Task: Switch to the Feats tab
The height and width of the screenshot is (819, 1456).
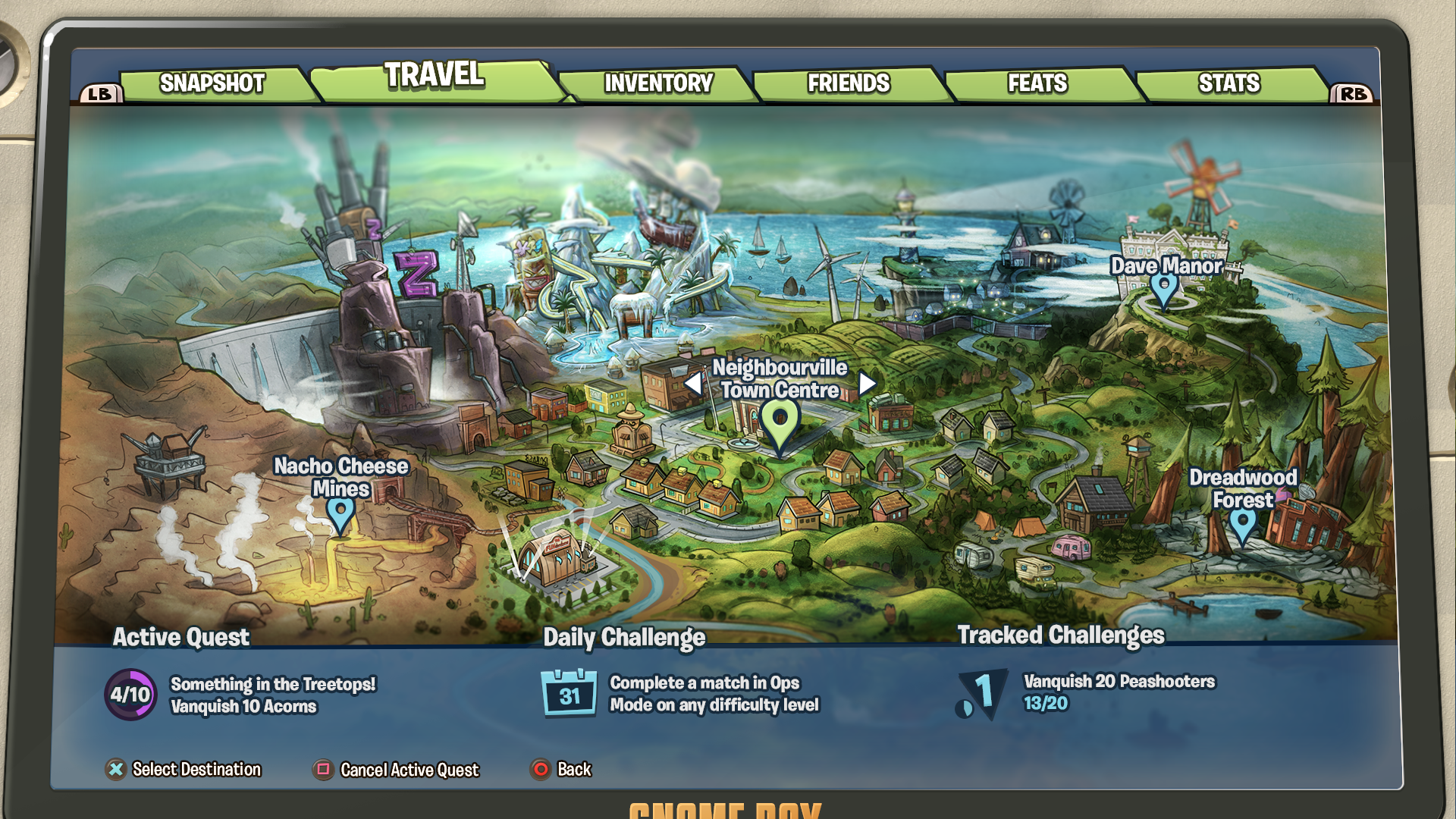Action: [x=1037, y=83]
